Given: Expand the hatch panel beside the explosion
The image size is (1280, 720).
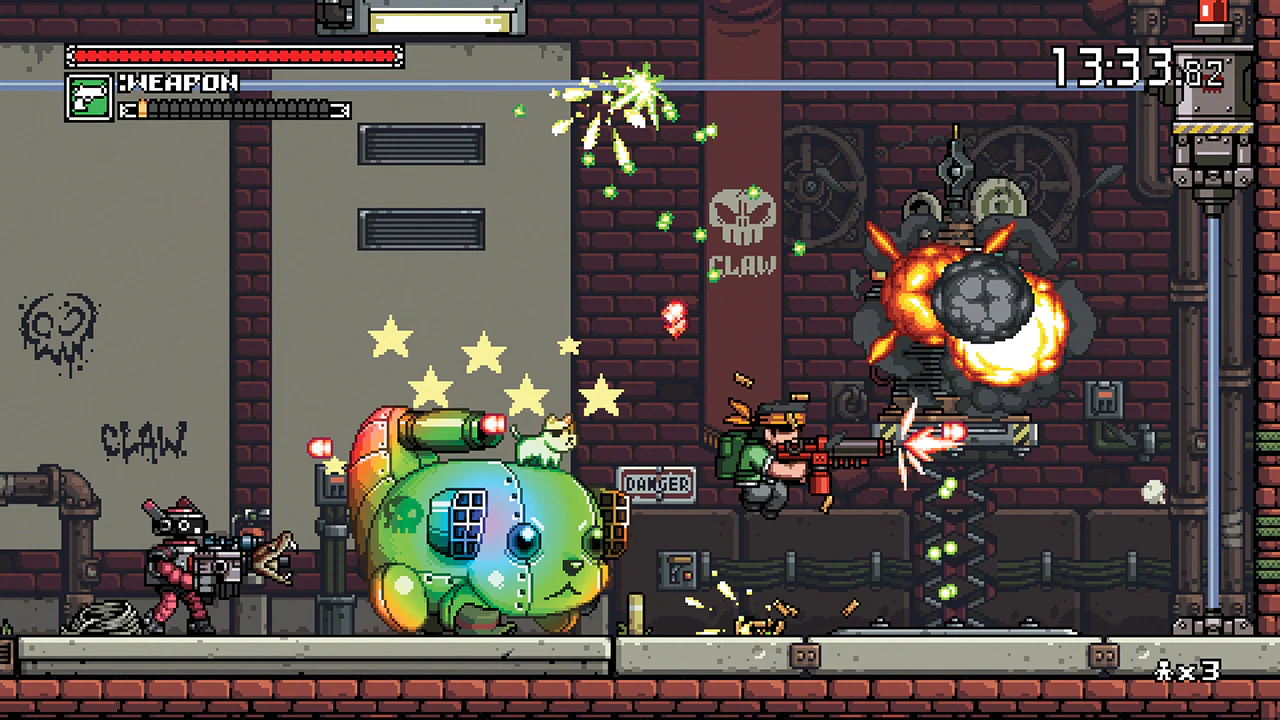Looking at the screenshot, I should (1104, 400).
